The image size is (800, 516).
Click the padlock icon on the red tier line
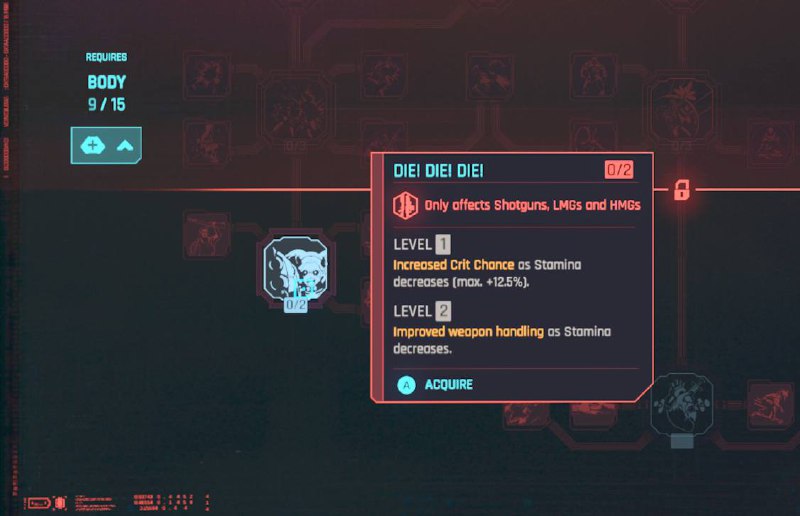[681, 189]
